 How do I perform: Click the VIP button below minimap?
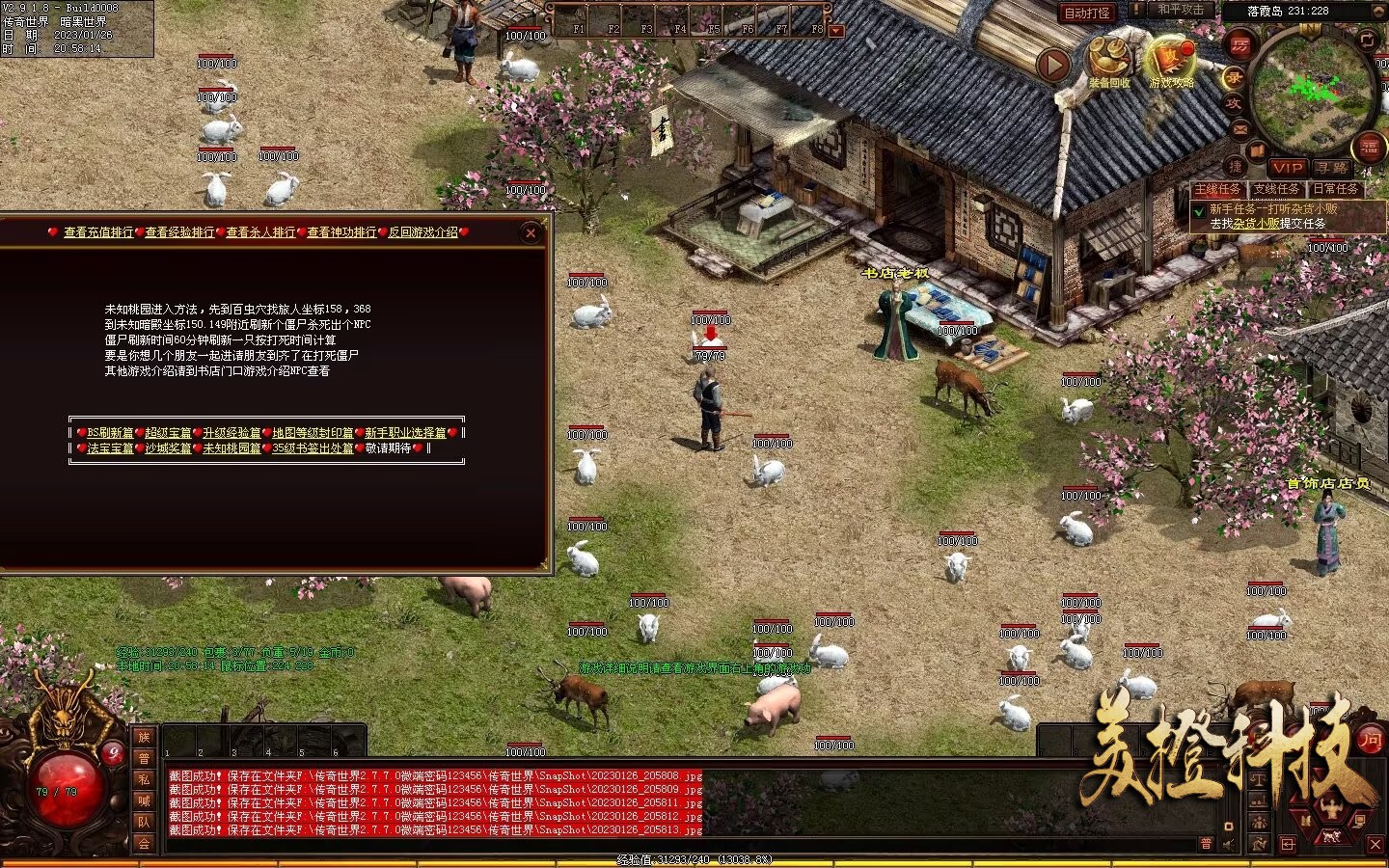tap(1287, 168)
